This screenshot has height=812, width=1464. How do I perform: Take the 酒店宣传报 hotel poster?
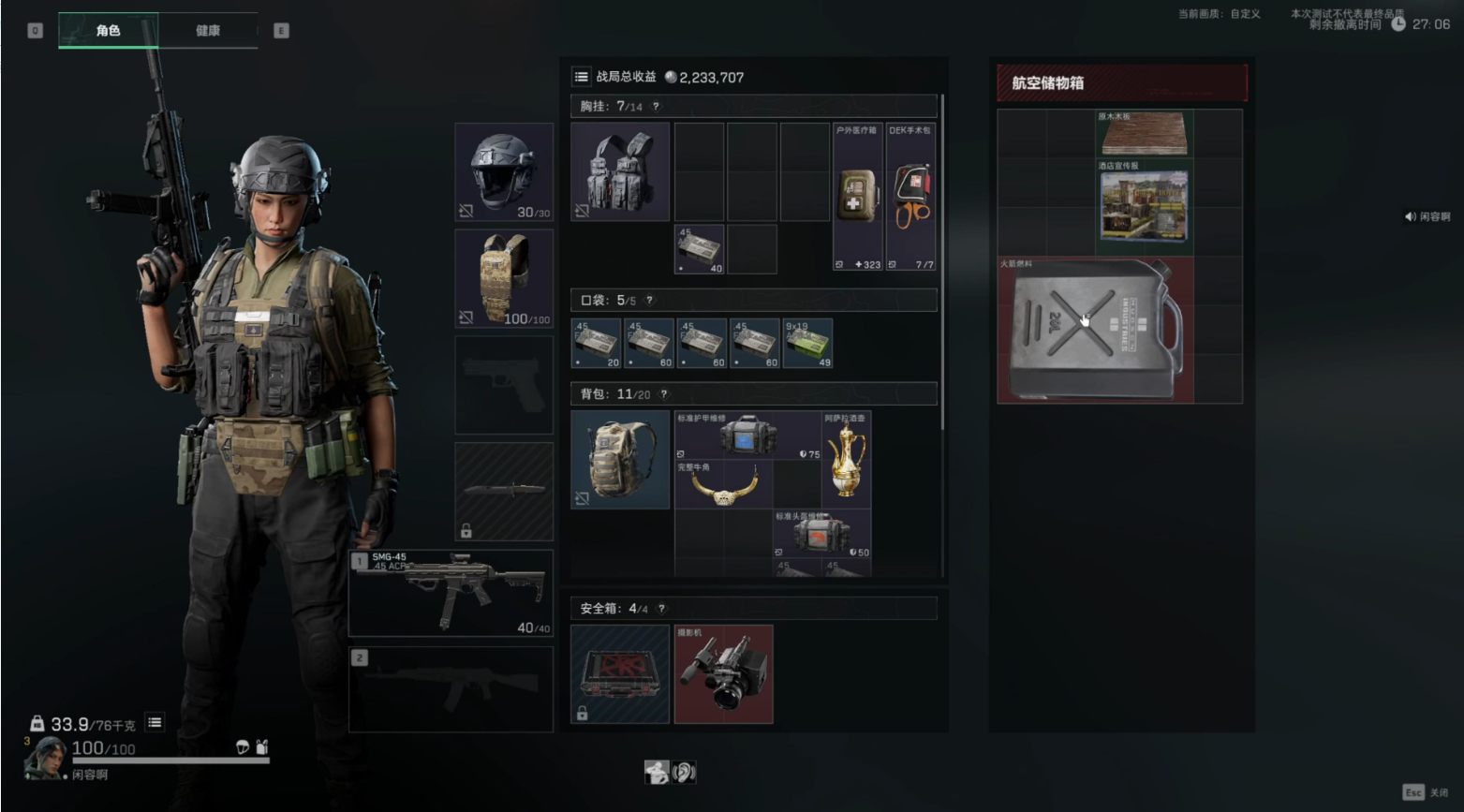[1144, 207]
